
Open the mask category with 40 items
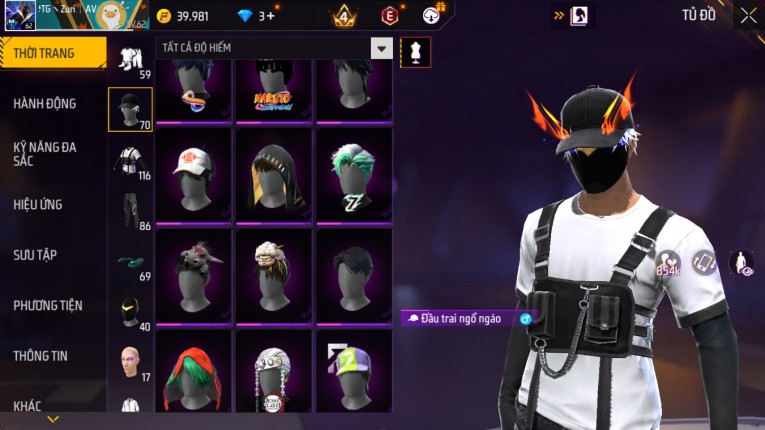tap(130, 312)
